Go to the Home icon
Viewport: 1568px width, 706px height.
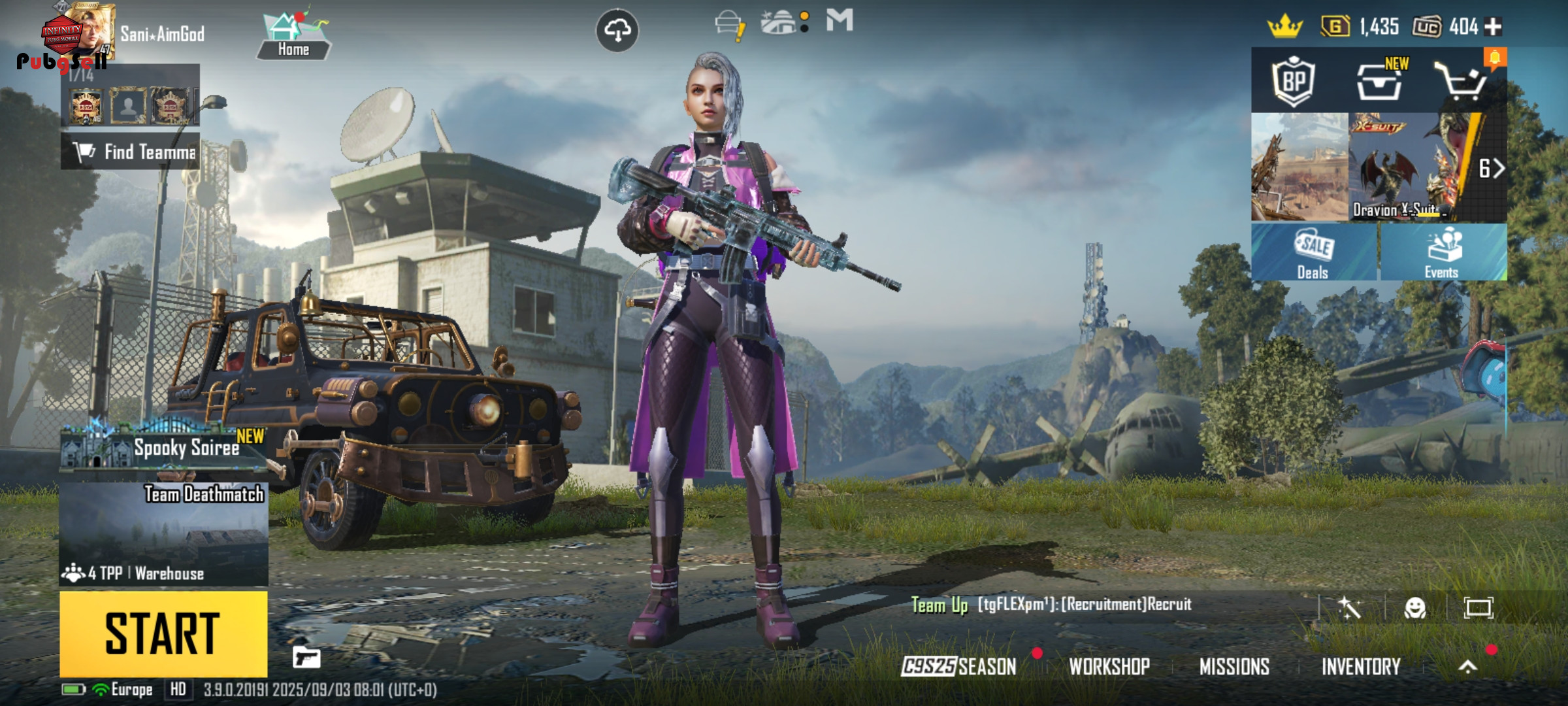pyautogui.click(x=293, y=36)
